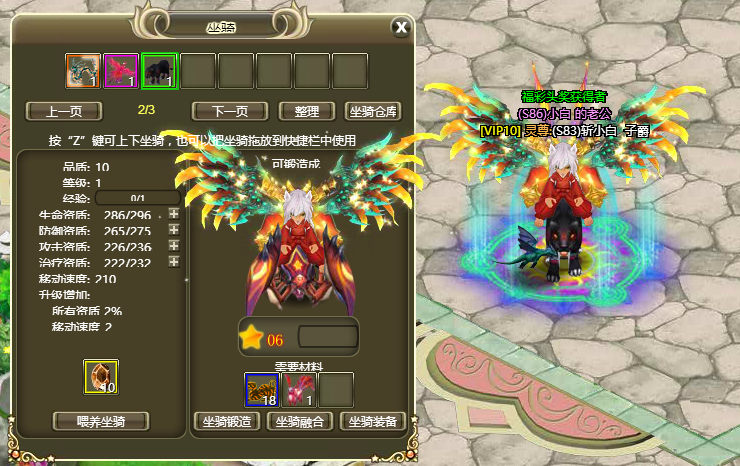Image resolution: width=740 pixels, height=466 pixels.
Task: Increase healing aptitude (治疗资质) with plus
Action: click(173, 261)
